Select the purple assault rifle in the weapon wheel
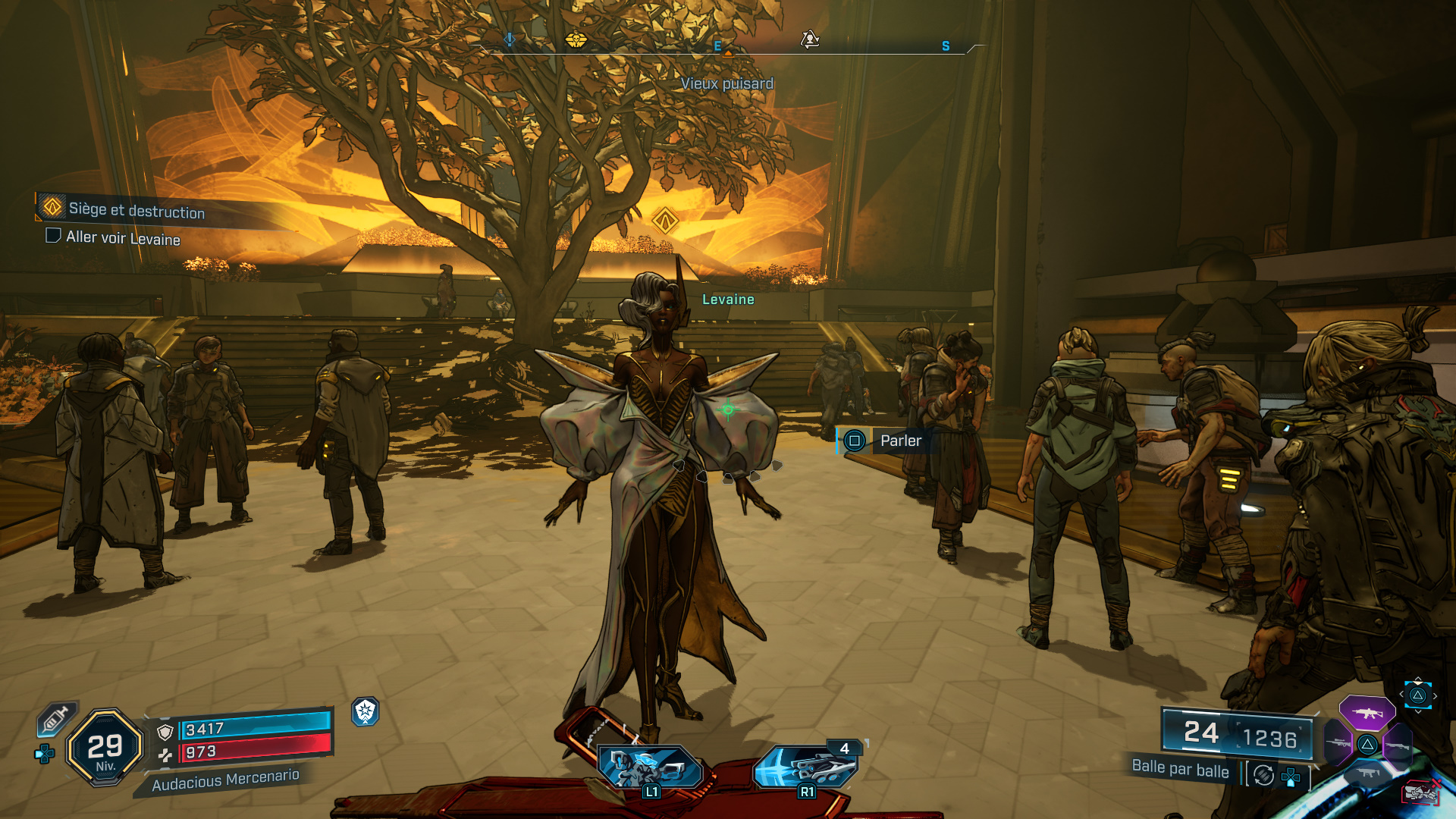The width and height of the screenshot is (1456, 819). click(x=1367, y=713)
